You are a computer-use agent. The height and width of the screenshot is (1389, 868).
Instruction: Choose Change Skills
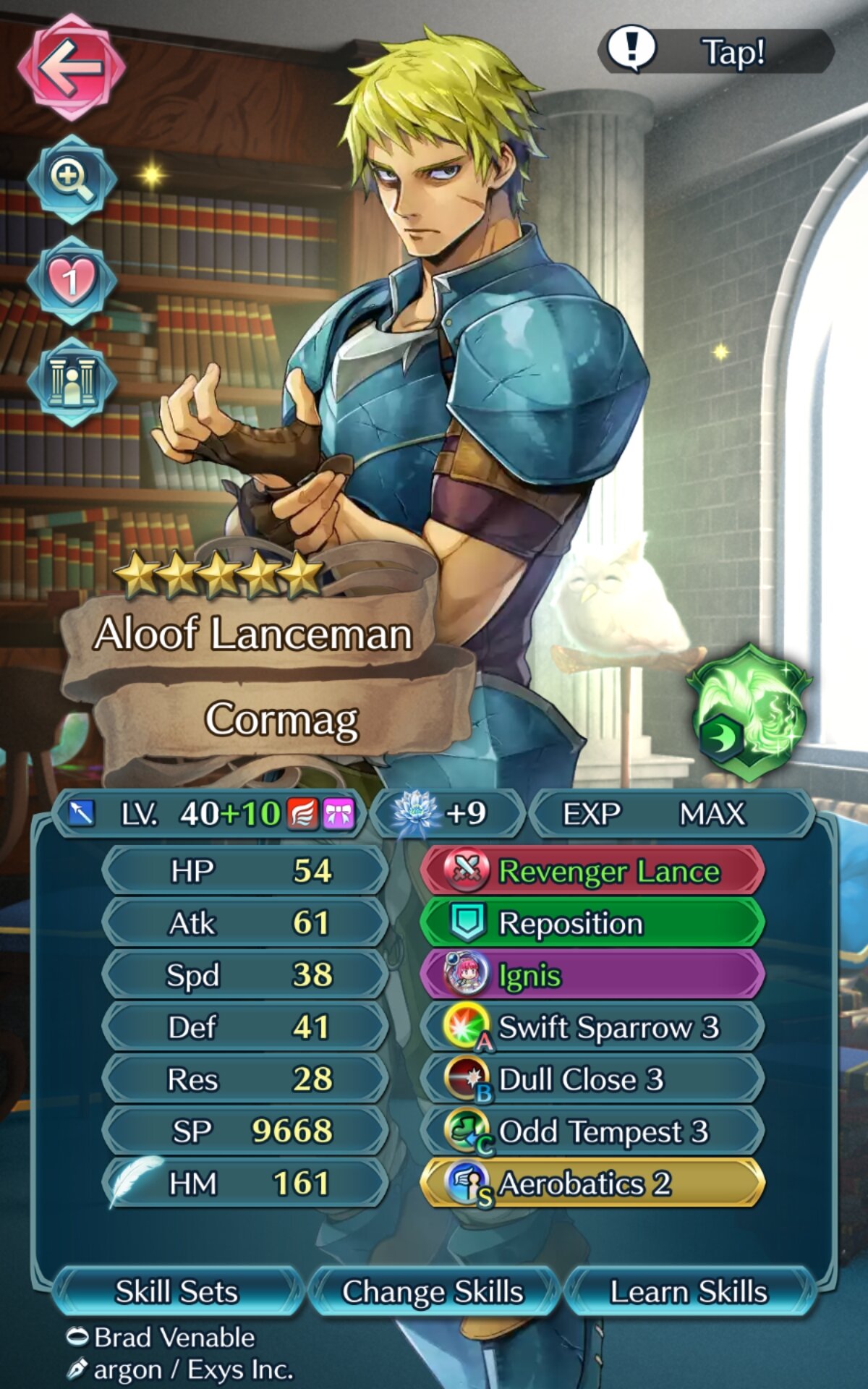[x=433, y=1291]
